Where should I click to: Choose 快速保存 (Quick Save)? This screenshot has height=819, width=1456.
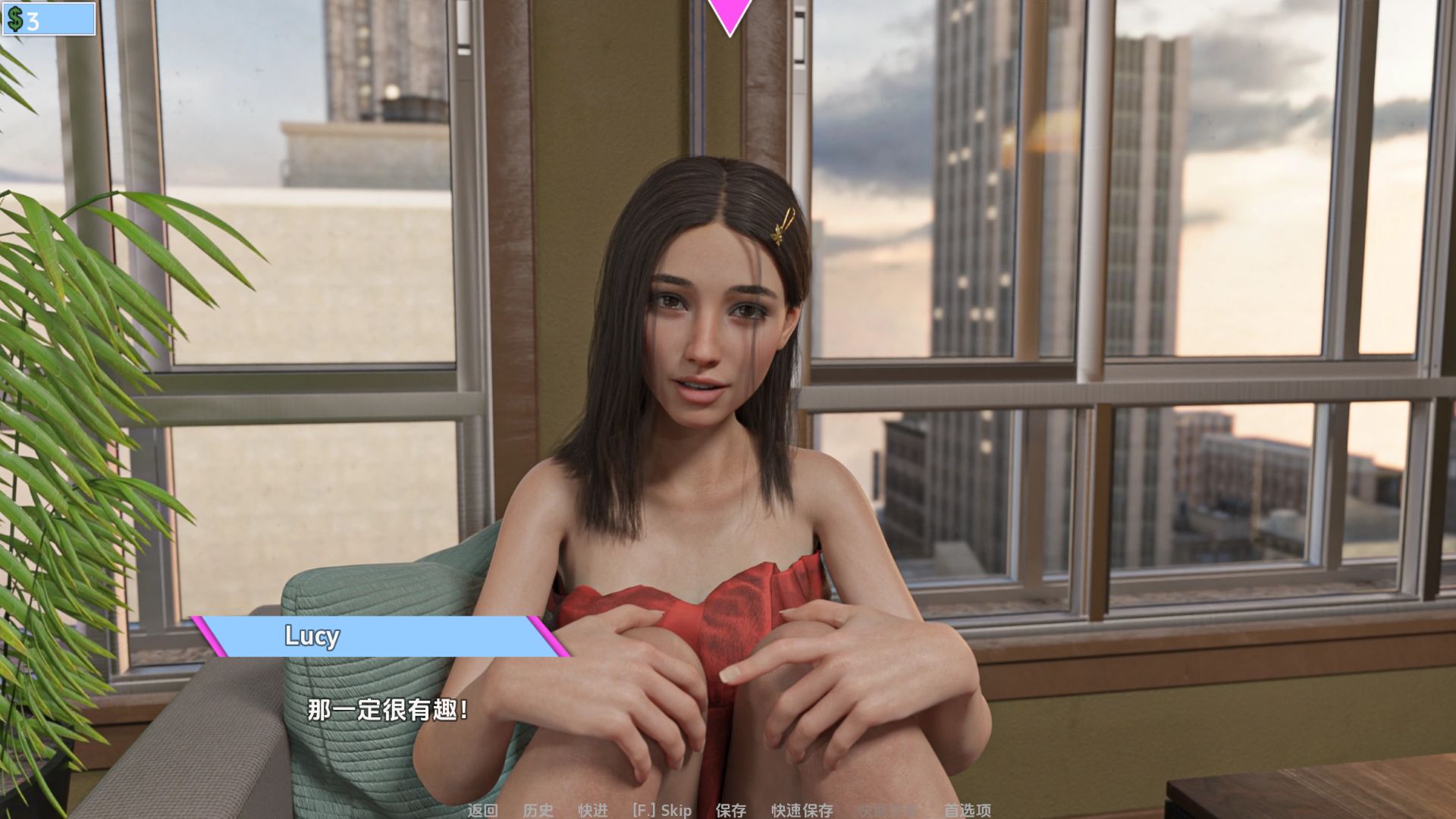[x=802, y=810]
